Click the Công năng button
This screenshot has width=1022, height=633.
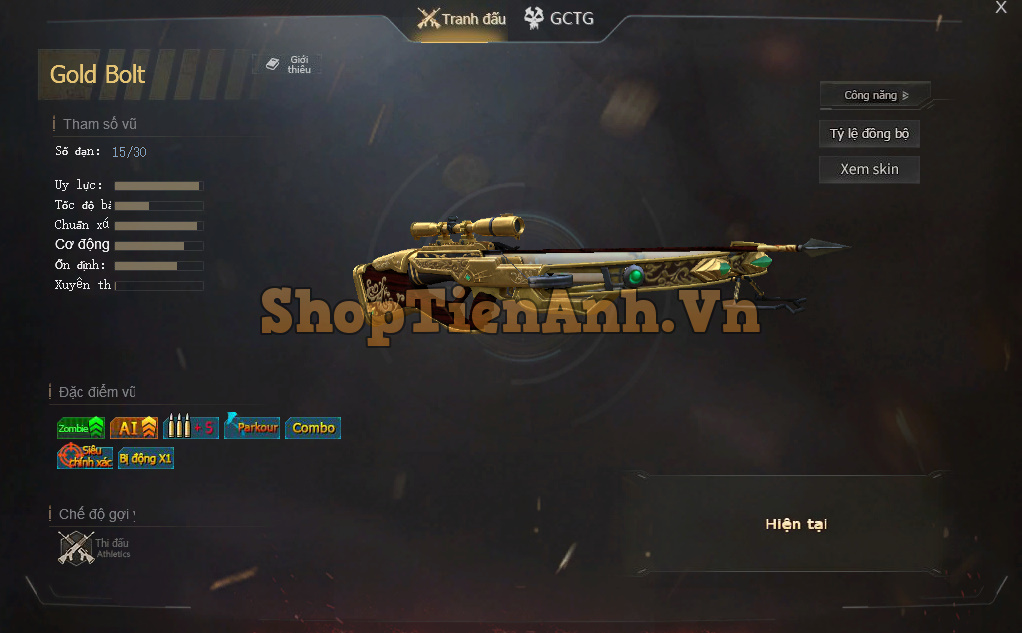(875, 96)
